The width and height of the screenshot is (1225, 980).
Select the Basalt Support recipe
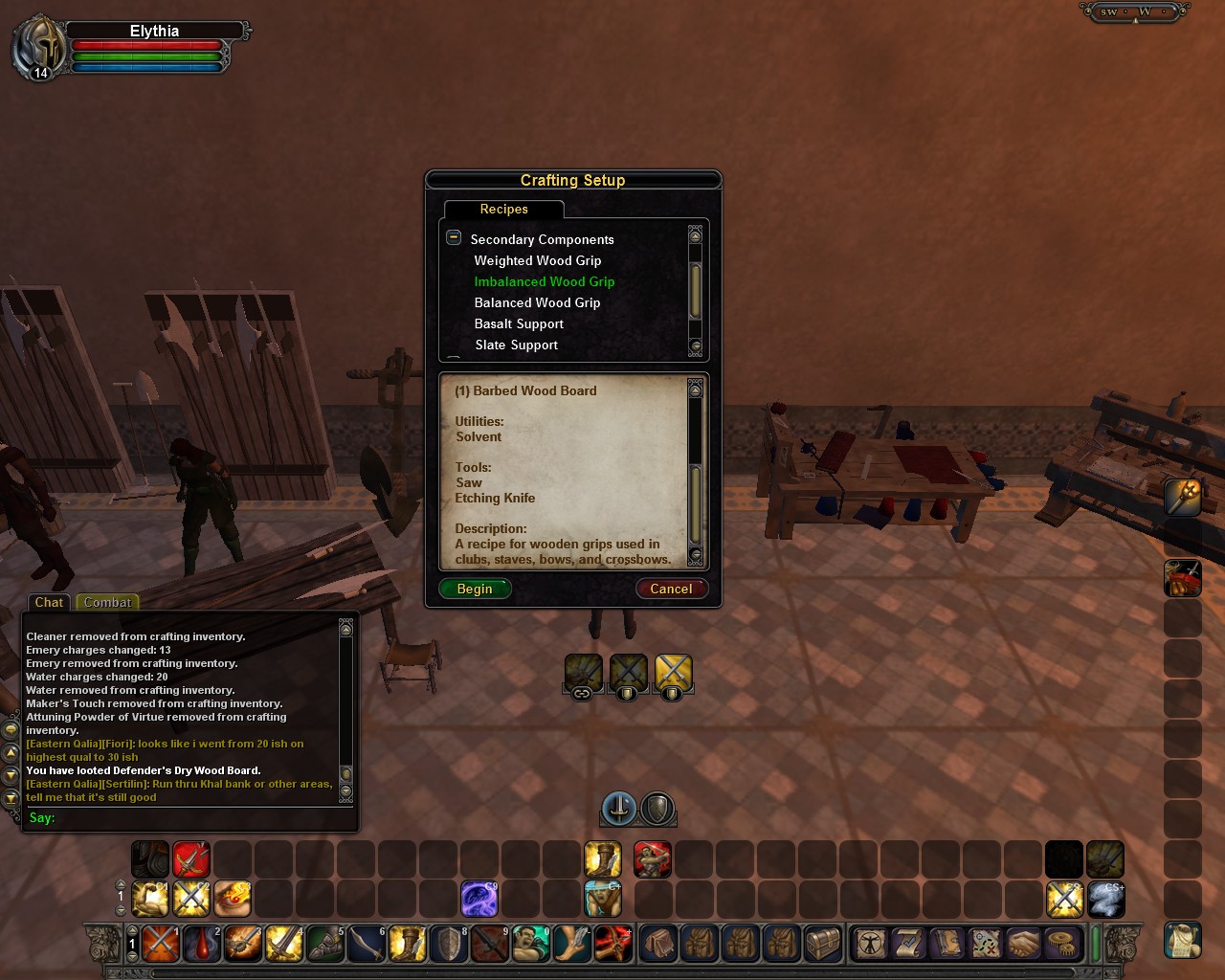pos(519,323)
